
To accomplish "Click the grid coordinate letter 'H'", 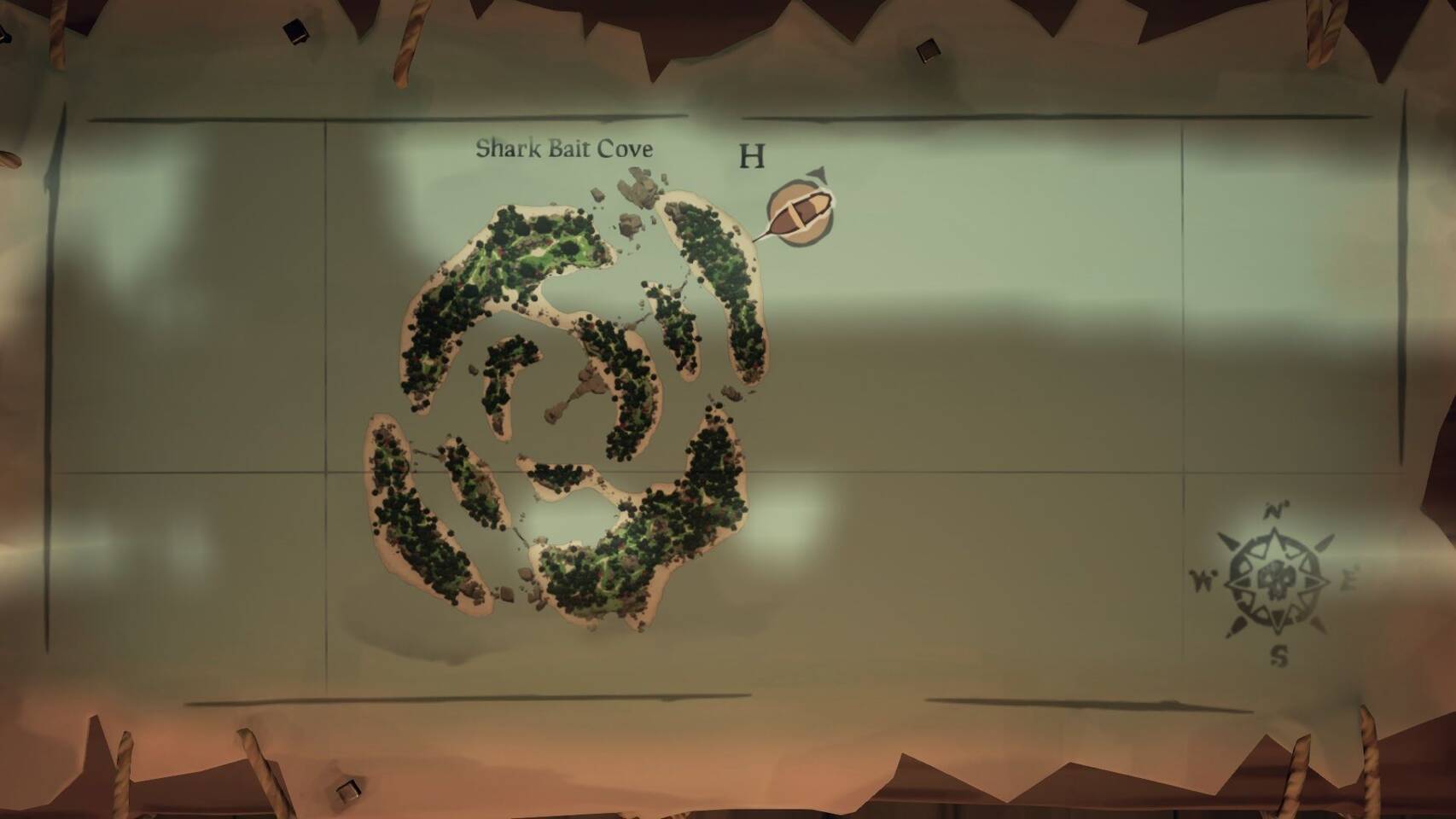I will pos(752,157).
